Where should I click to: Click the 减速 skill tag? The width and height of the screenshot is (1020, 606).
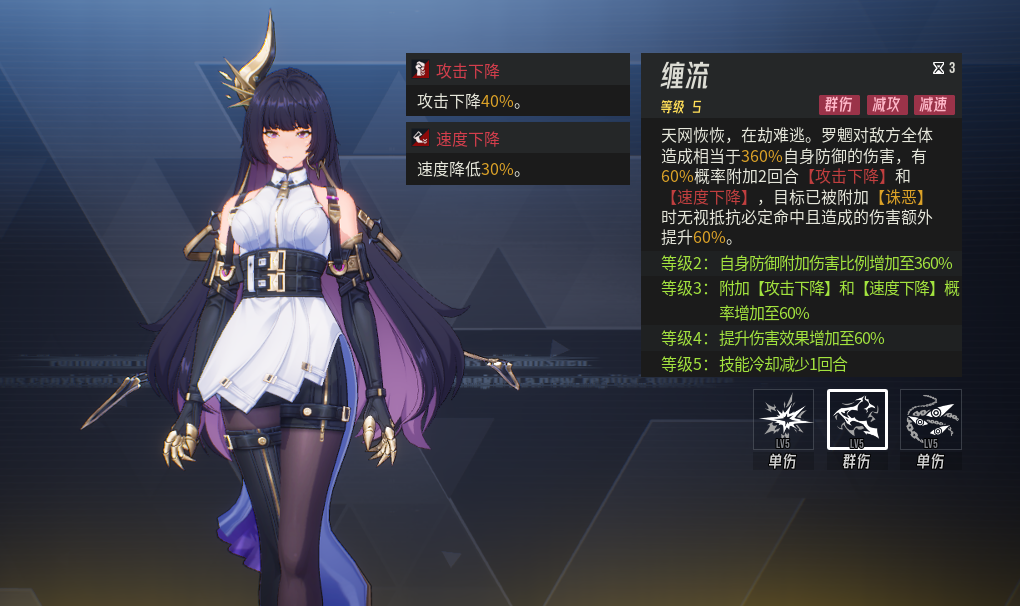pos(934,105)
